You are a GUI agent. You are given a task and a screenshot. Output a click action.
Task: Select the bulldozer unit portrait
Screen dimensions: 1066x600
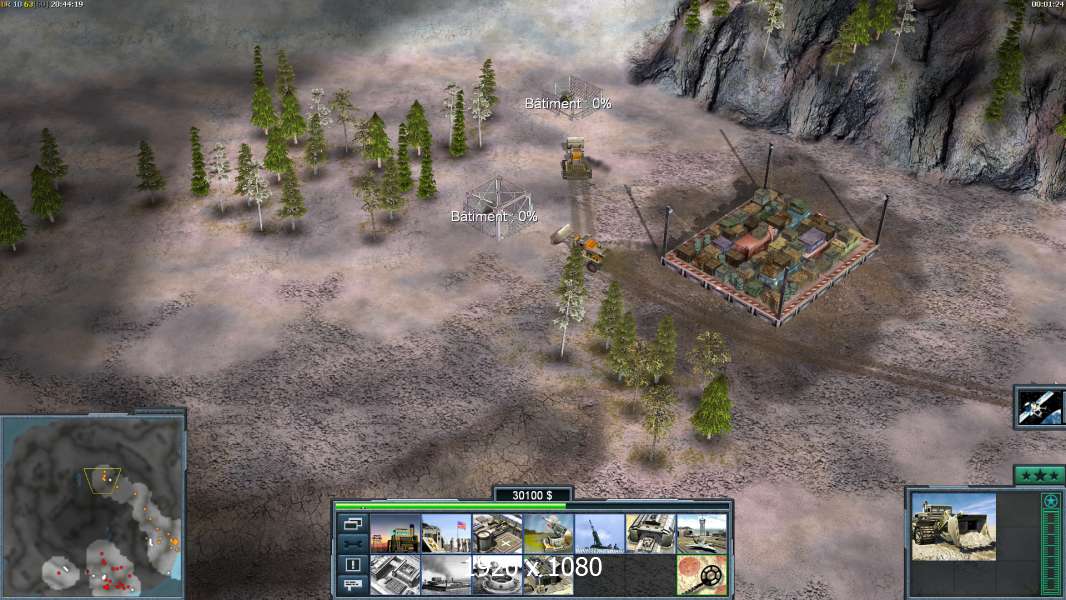coord(953,526)
